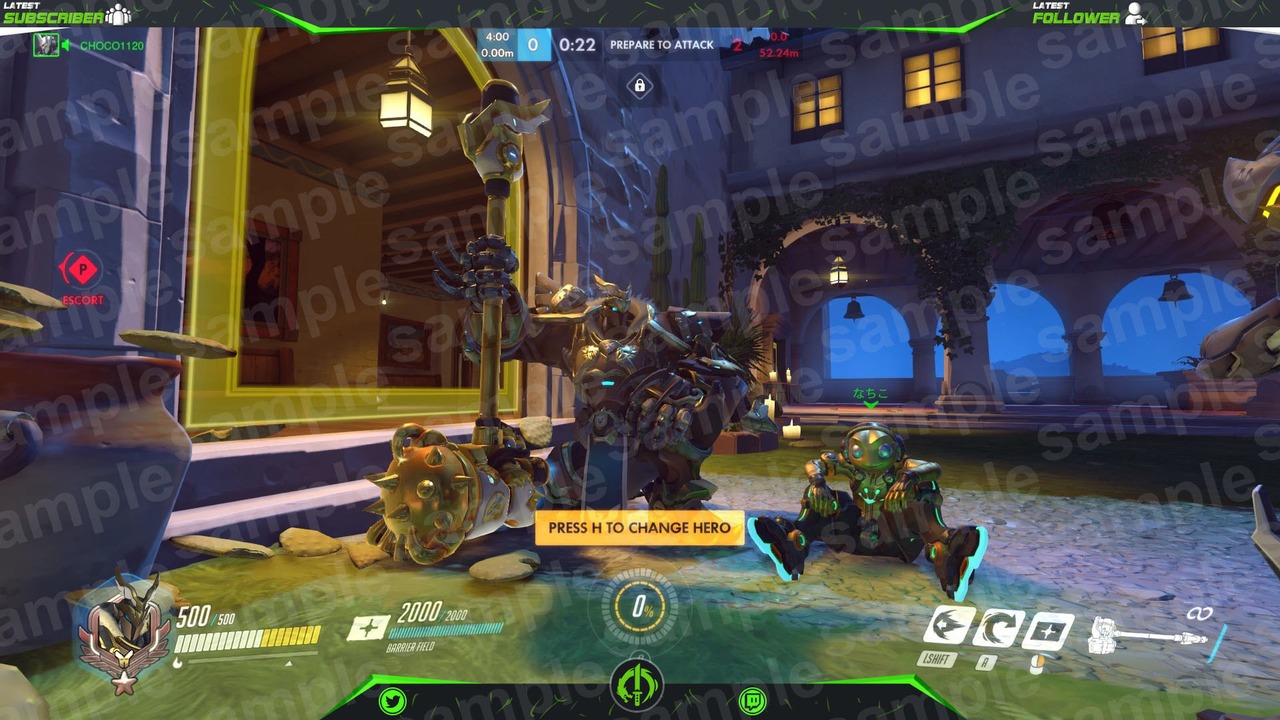Open the Twitch icon on overlay
This screenshot has height=720, width=1280.
click(752, 701)
